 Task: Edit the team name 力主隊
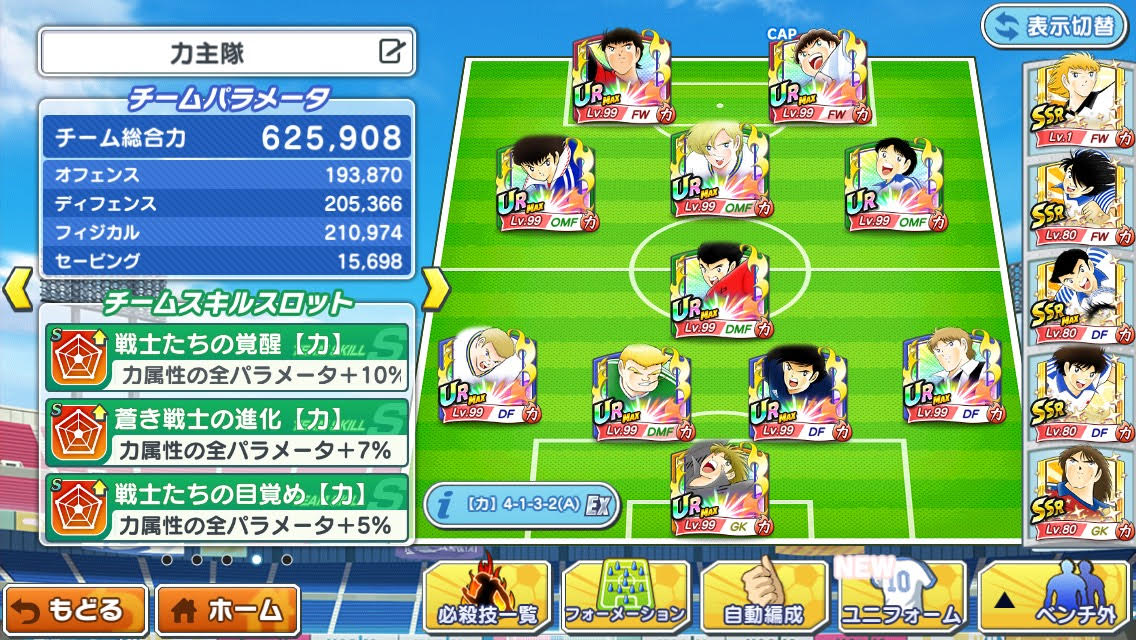(392, 51)
